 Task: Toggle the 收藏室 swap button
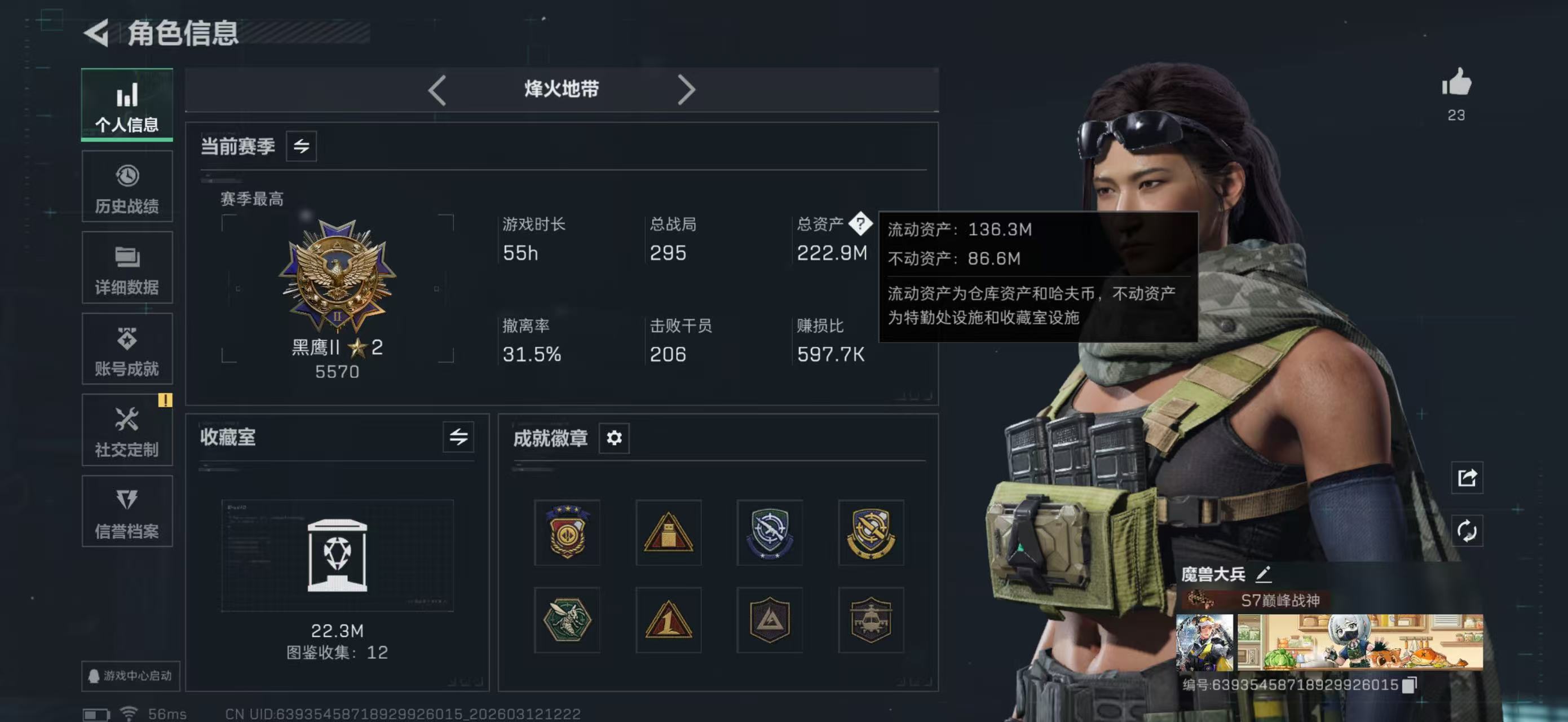coord(458,437)
